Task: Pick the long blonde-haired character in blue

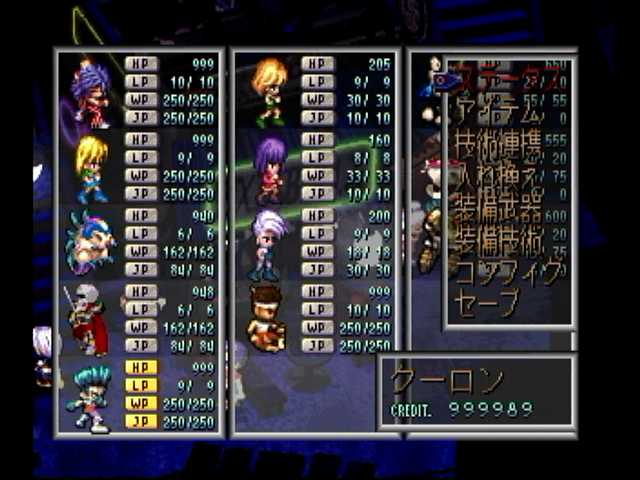Action: point(90,168)
